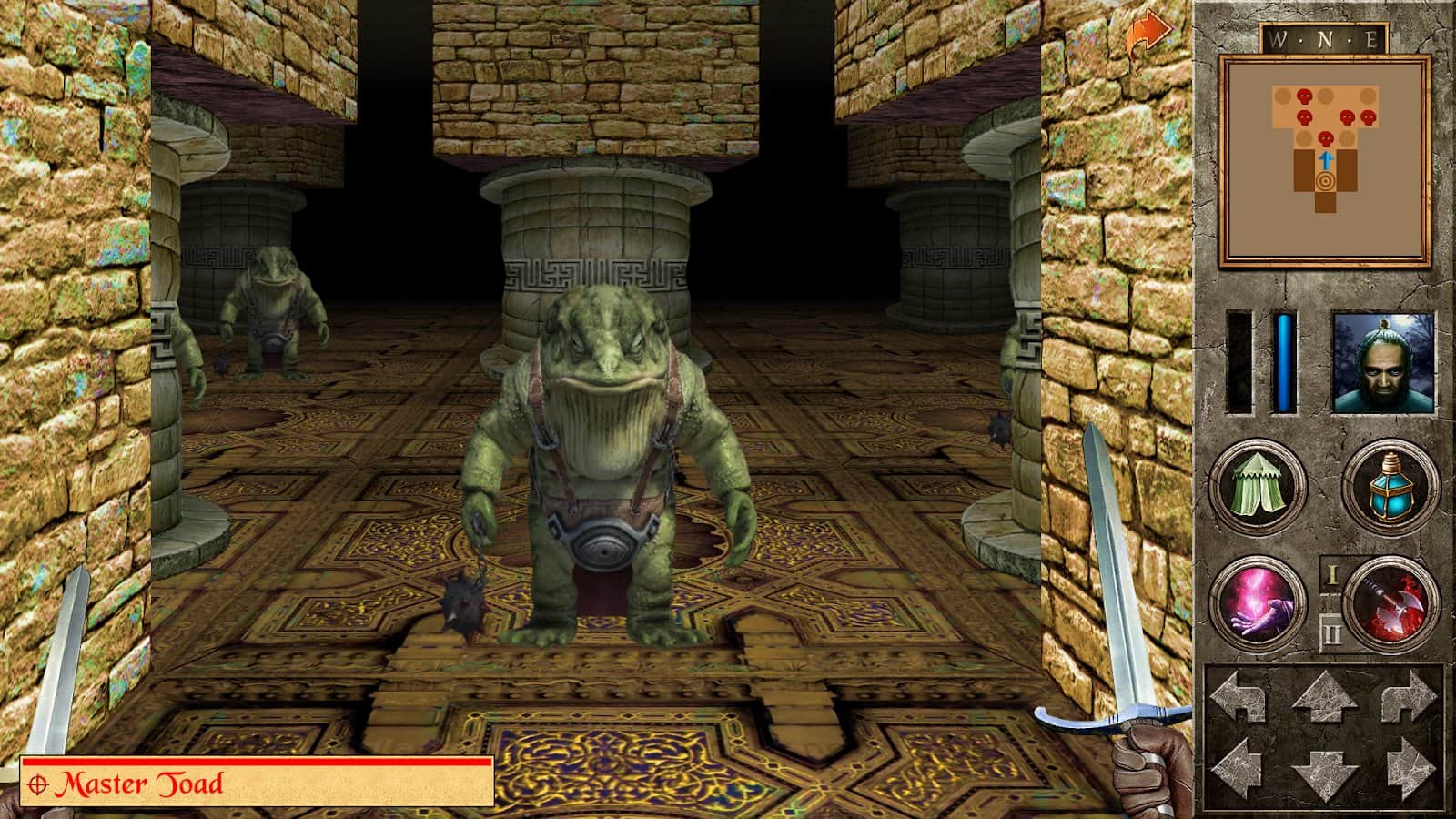Click the orange curved arrow icon
The image size is (1456, 819).
pyautogui.click(x=1148, y=35)
